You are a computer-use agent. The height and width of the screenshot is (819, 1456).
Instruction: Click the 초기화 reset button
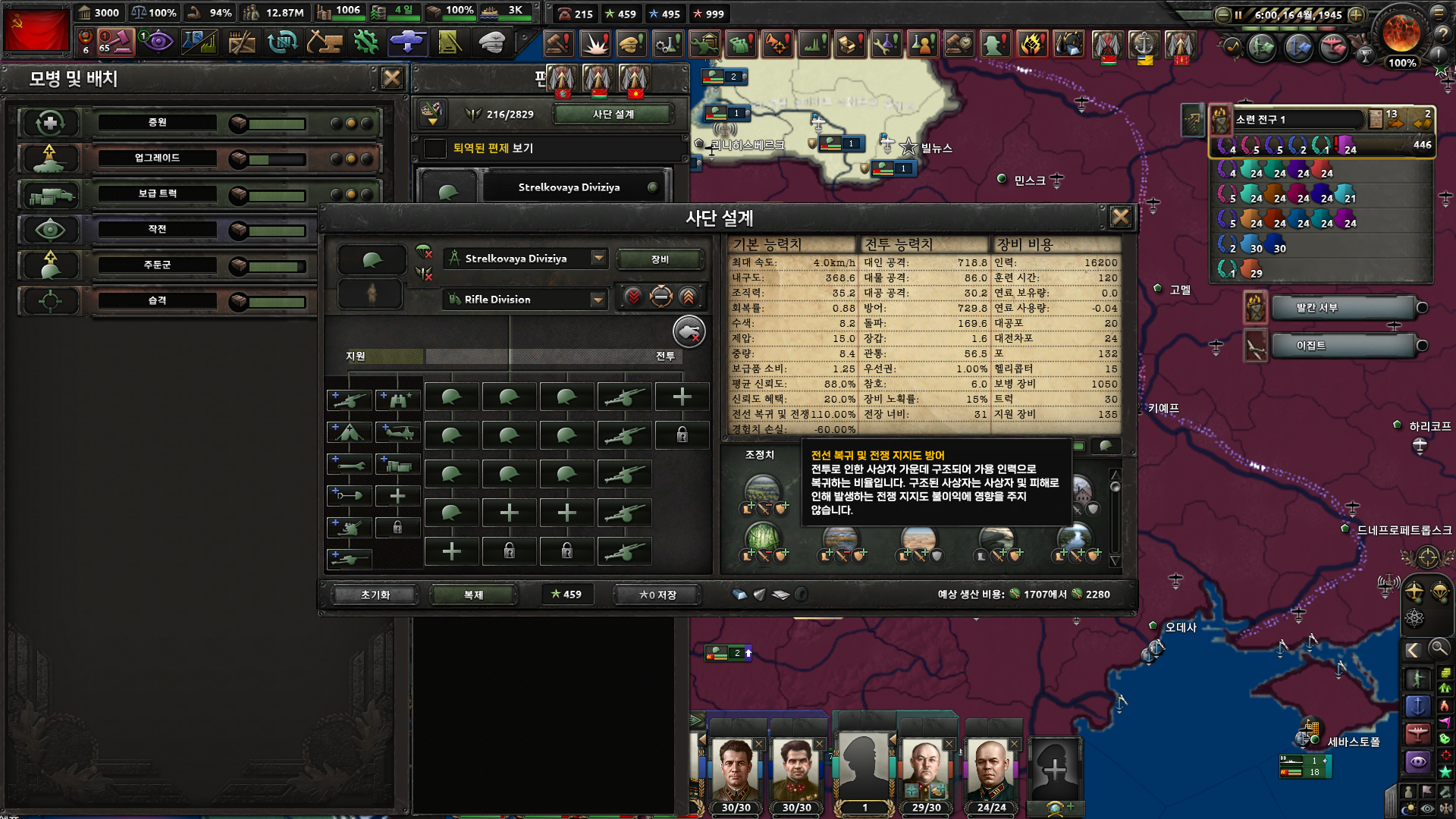pos(375,595)
